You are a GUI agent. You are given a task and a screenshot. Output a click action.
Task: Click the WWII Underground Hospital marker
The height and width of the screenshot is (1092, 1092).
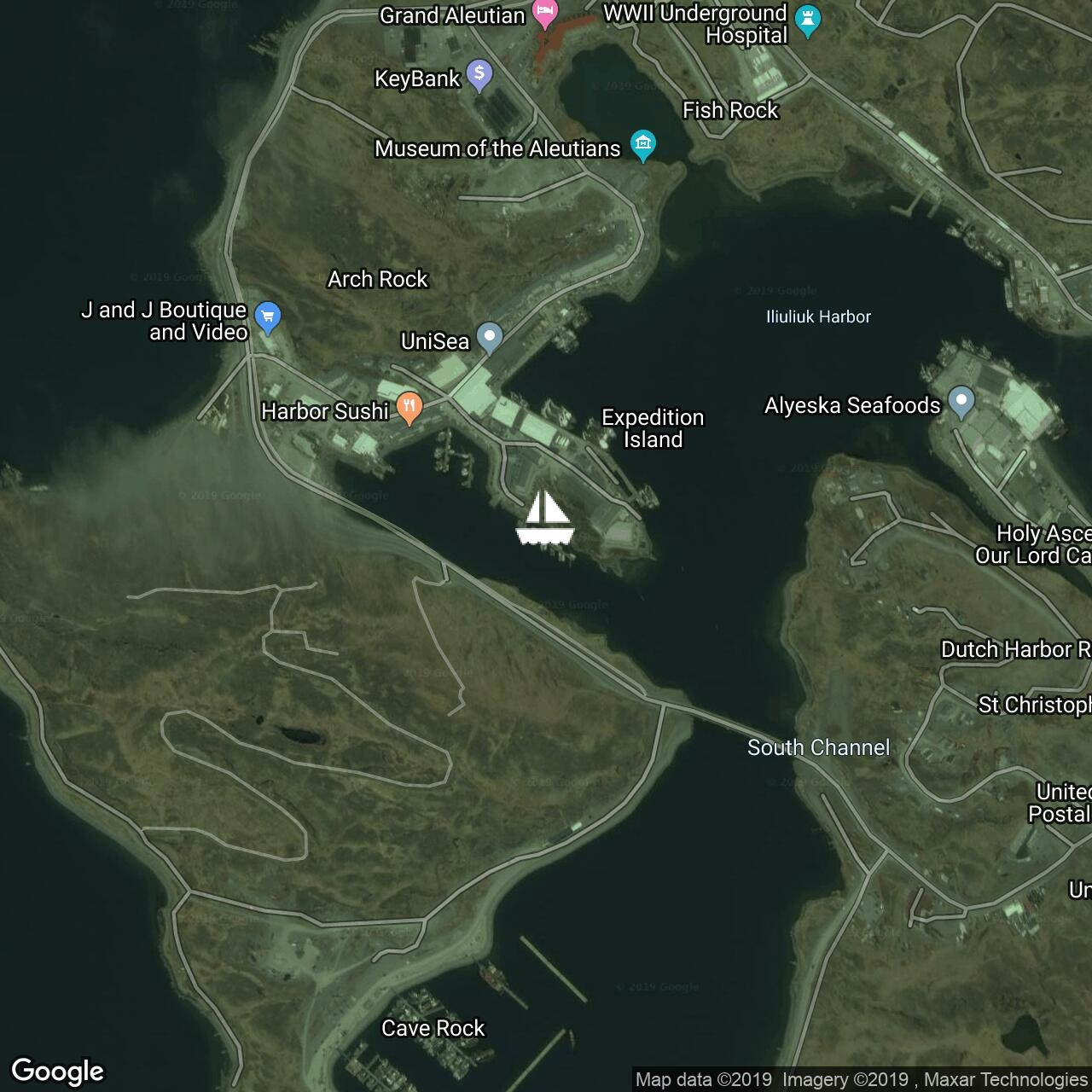click(807, 20)
